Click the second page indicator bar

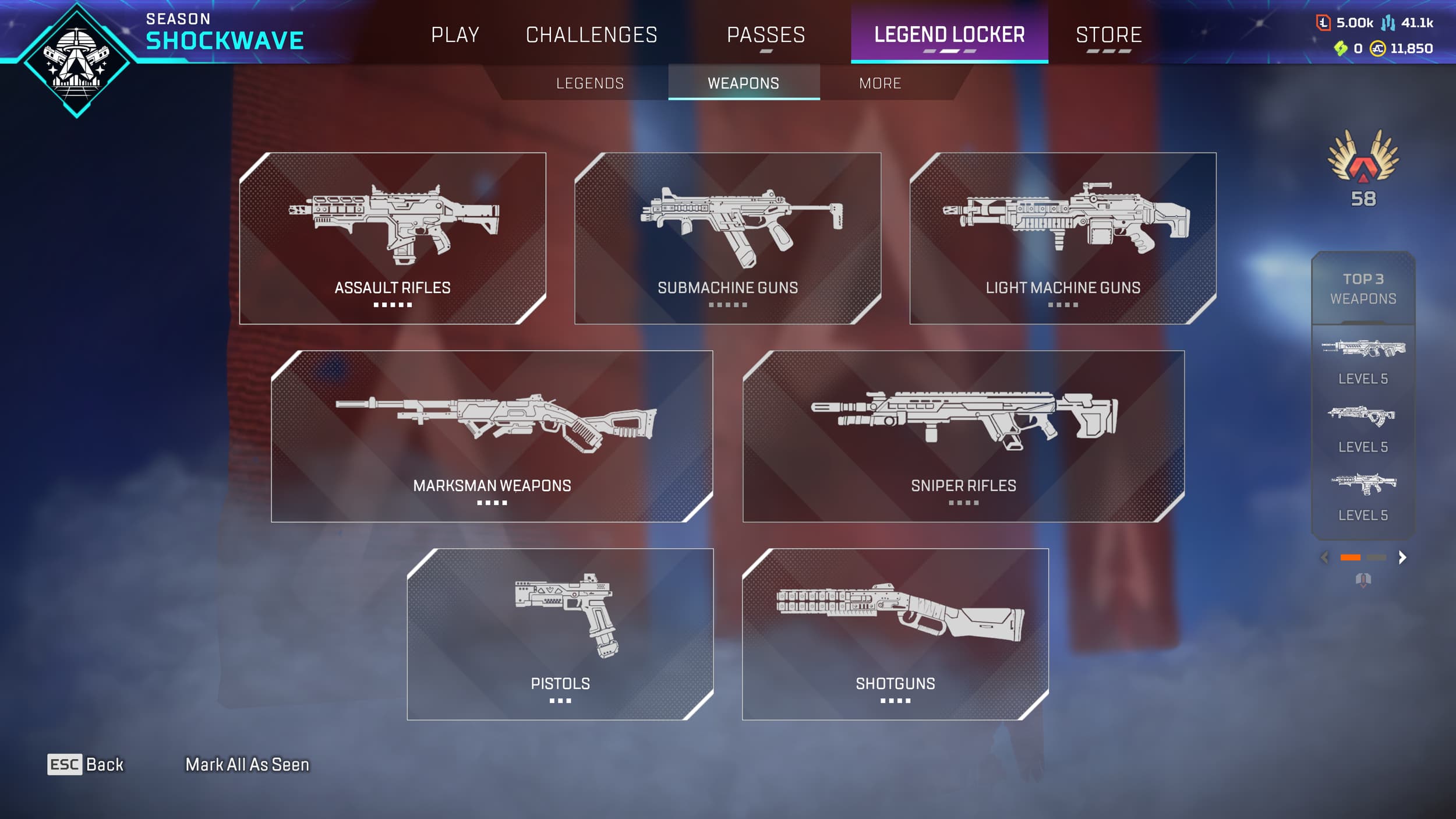click(x=1376, y=557)
